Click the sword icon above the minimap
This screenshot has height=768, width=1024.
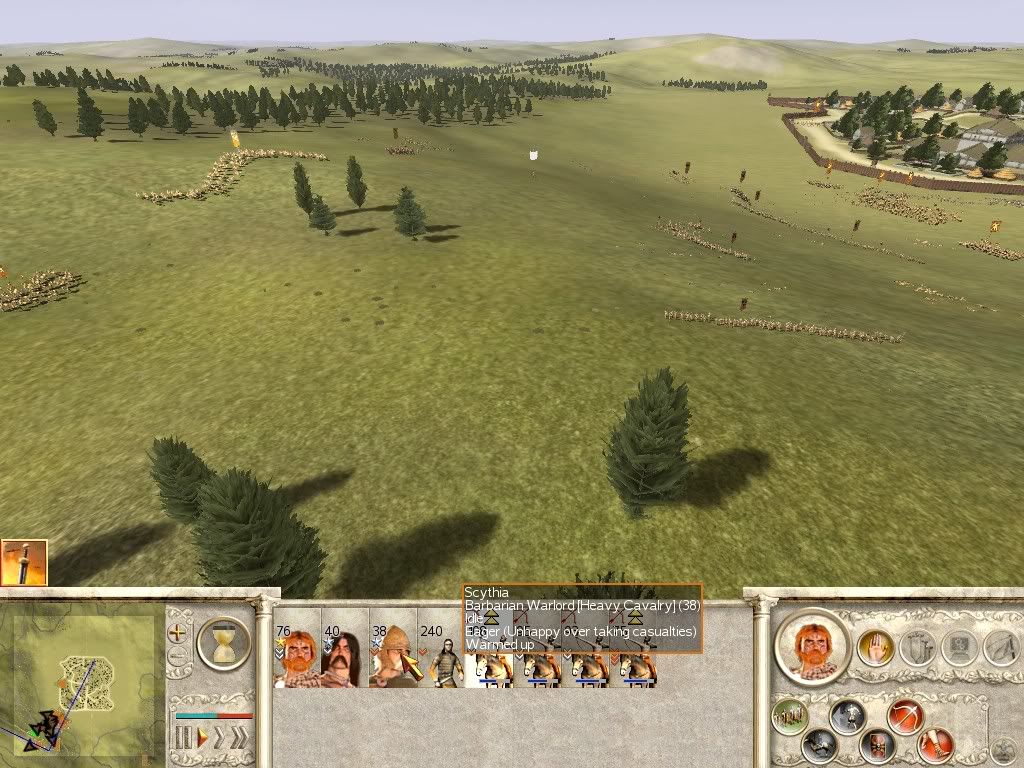coord(23,562)
